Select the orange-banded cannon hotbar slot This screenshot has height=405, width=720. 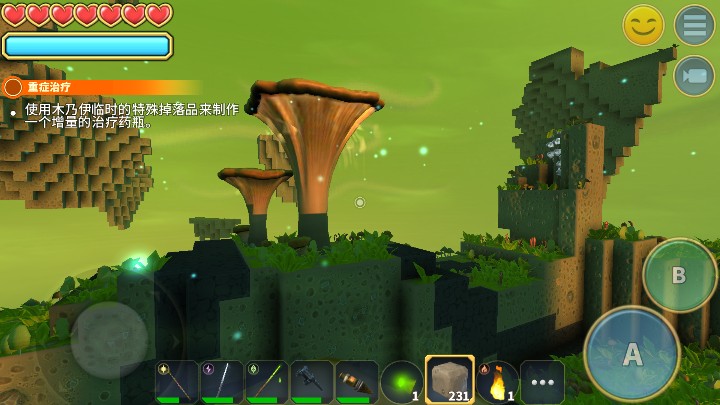click(x=357, y=382)
